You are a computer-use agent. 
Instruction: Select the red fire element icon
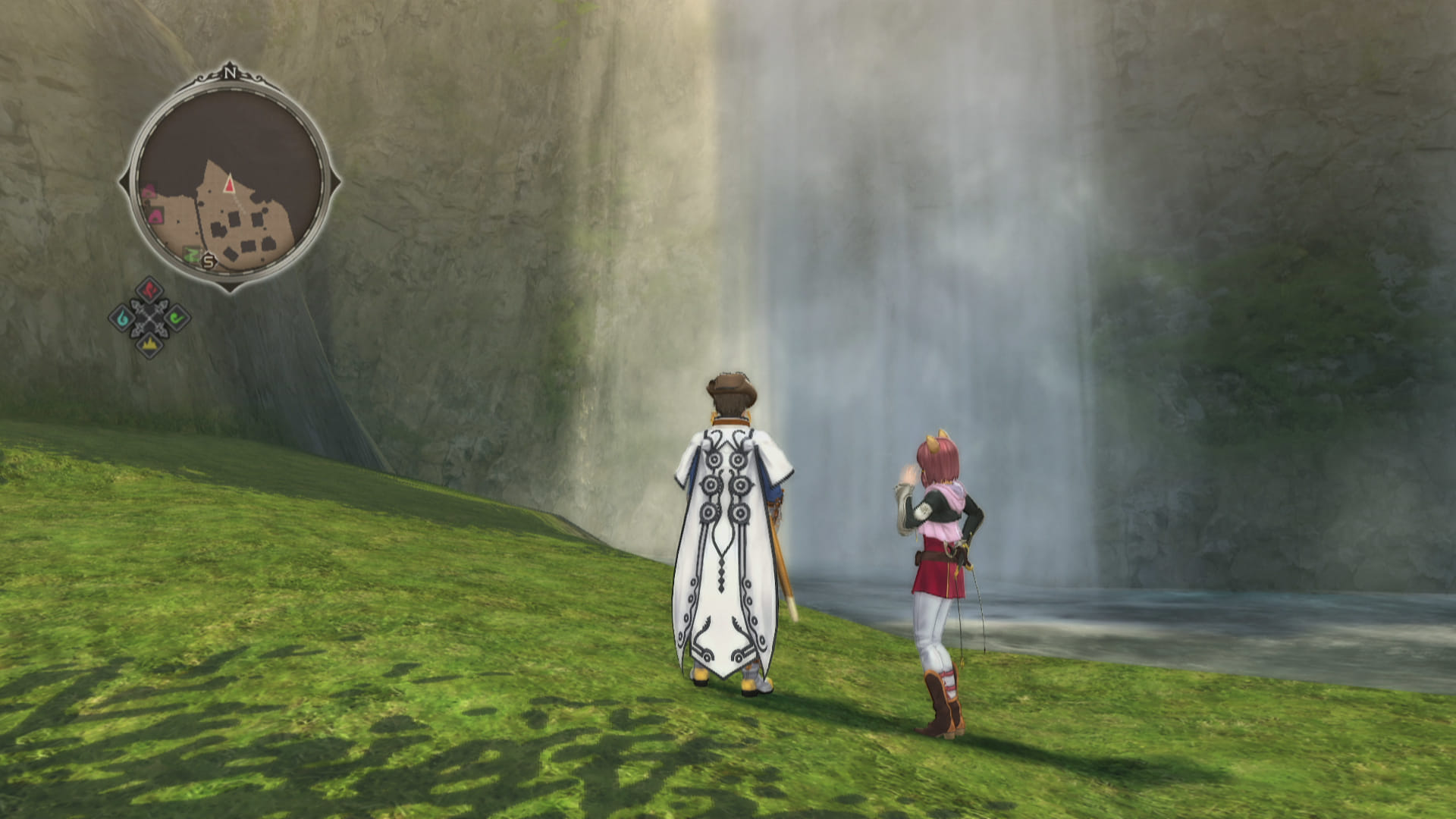click(150, 290)
